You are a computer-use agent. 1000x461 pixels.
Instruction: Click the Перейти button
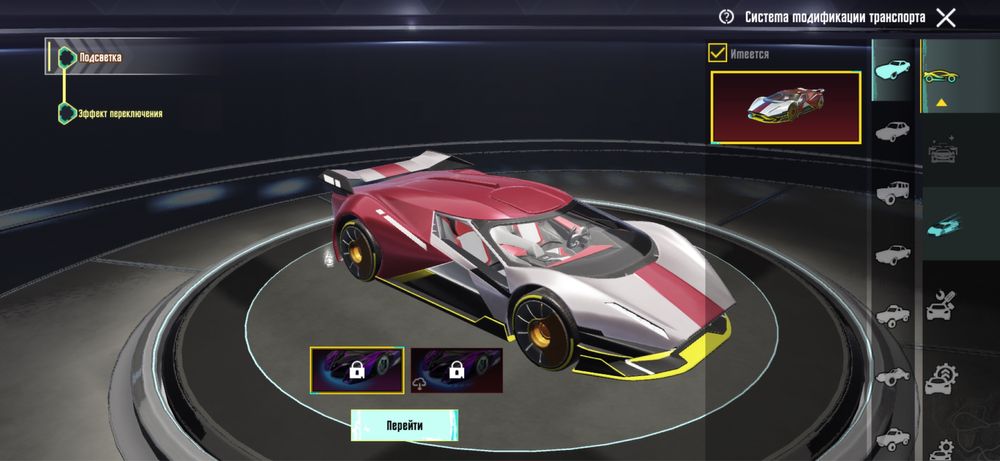click(x=404, y=425)
